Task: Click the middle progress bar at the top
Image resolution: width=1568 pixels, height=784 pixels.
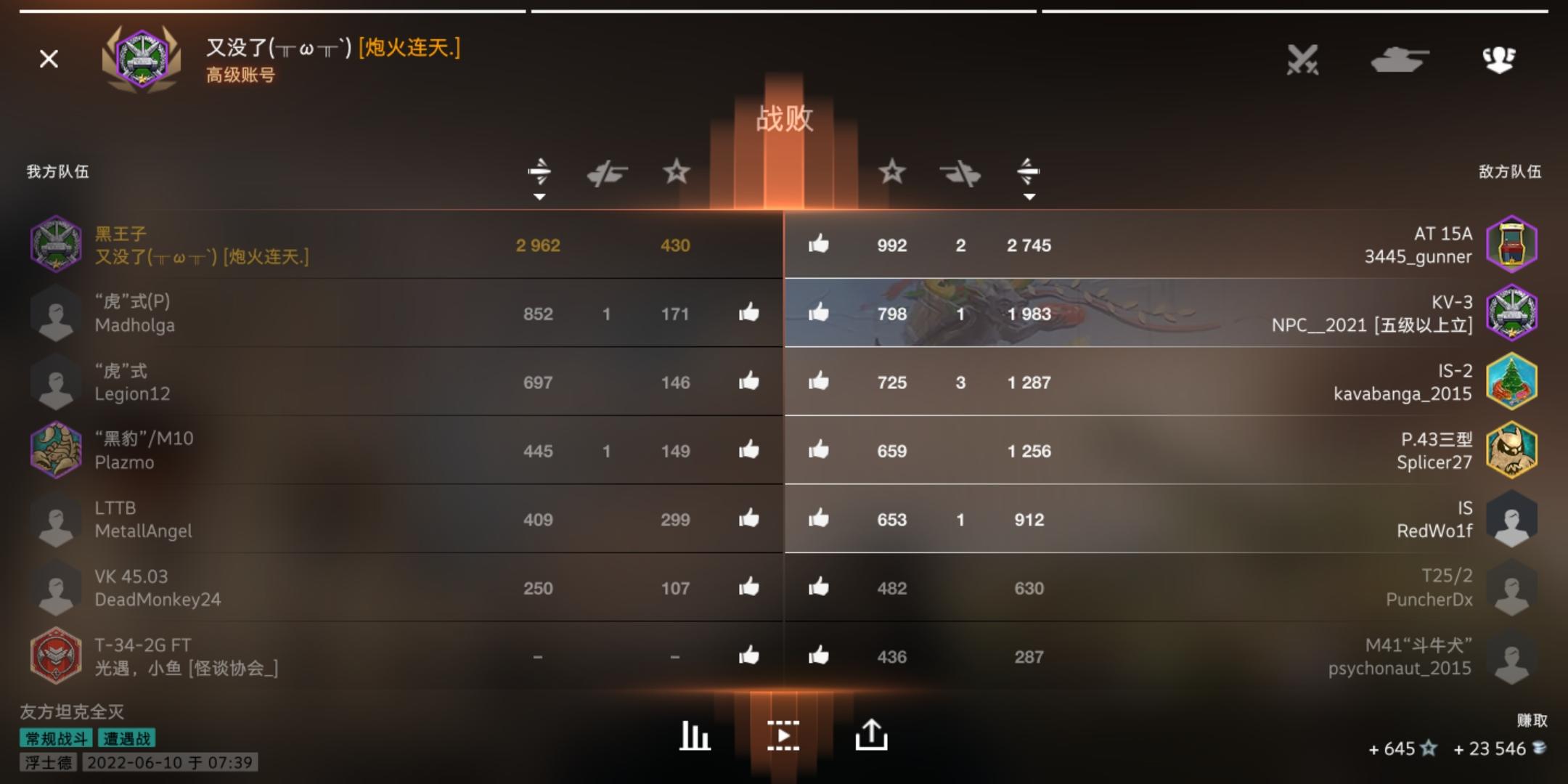Action: (784, 10)
